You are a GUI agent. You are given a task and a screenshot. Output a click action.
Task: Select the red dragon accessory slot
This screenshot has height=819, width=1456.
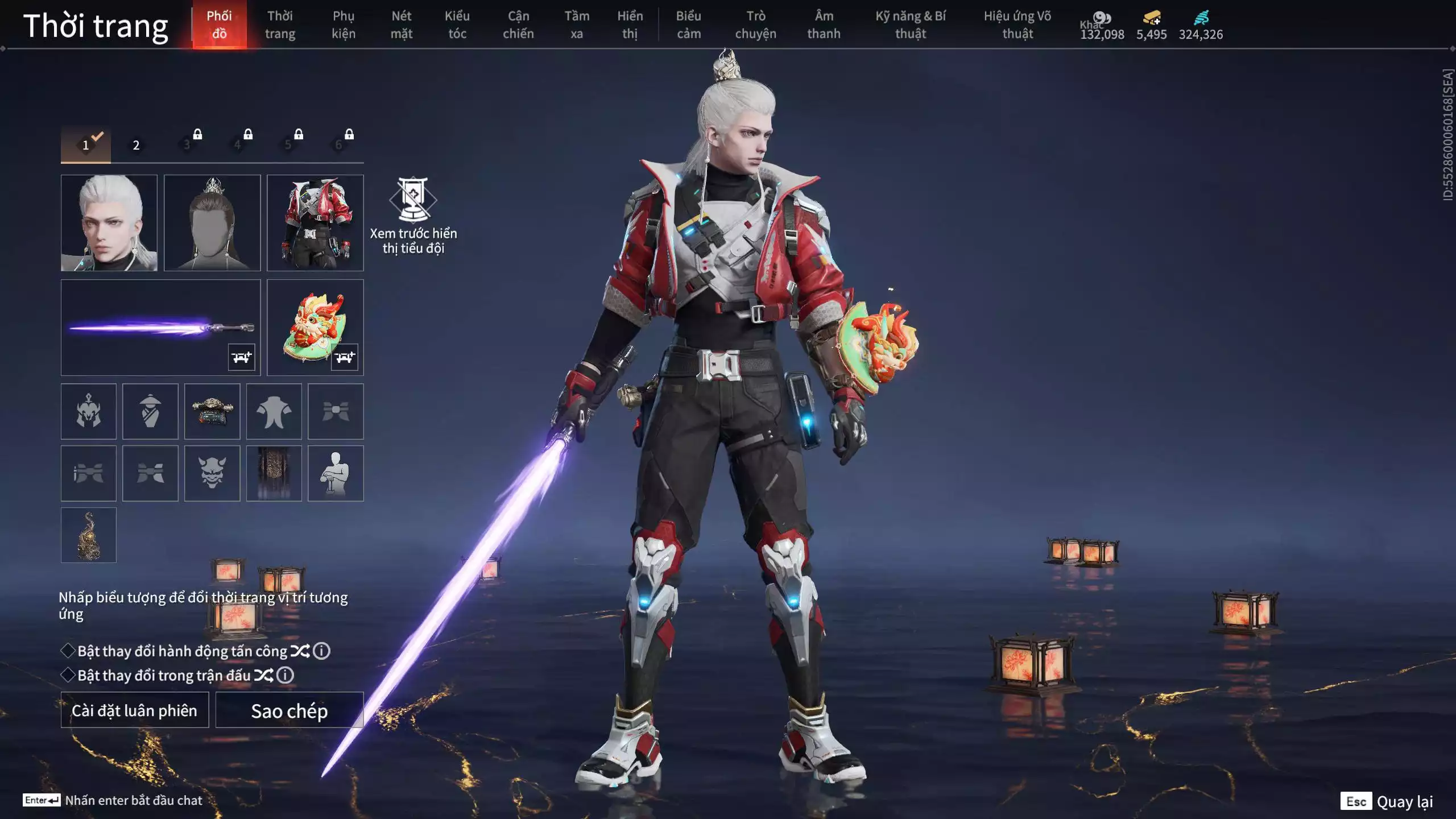coord(315,327)
